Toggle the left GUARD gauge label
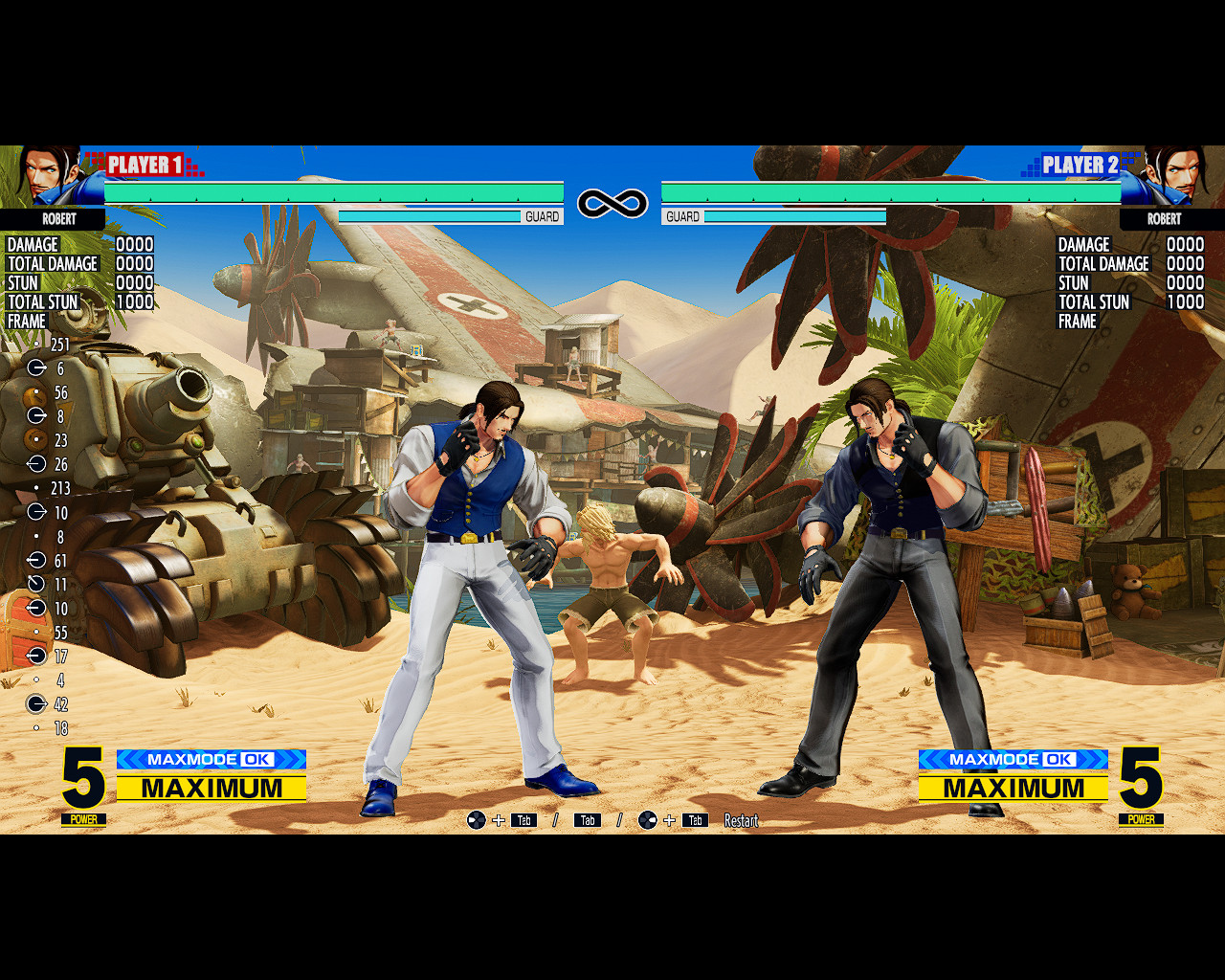This screenshot has height=980, width=1225. (x=541, y=216)
